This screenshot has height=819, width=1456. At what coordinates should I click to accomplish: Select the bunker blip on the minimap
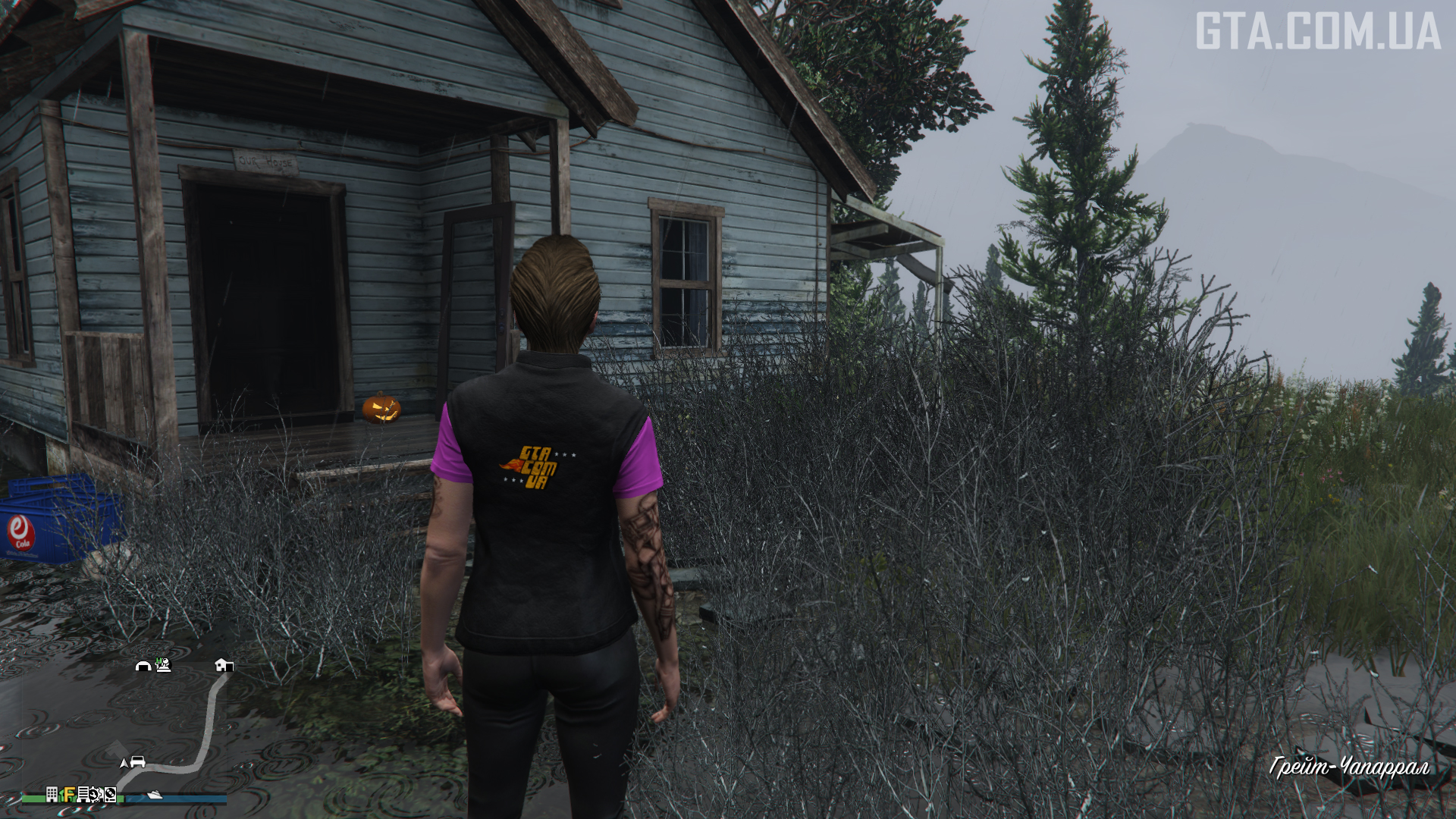143,666
